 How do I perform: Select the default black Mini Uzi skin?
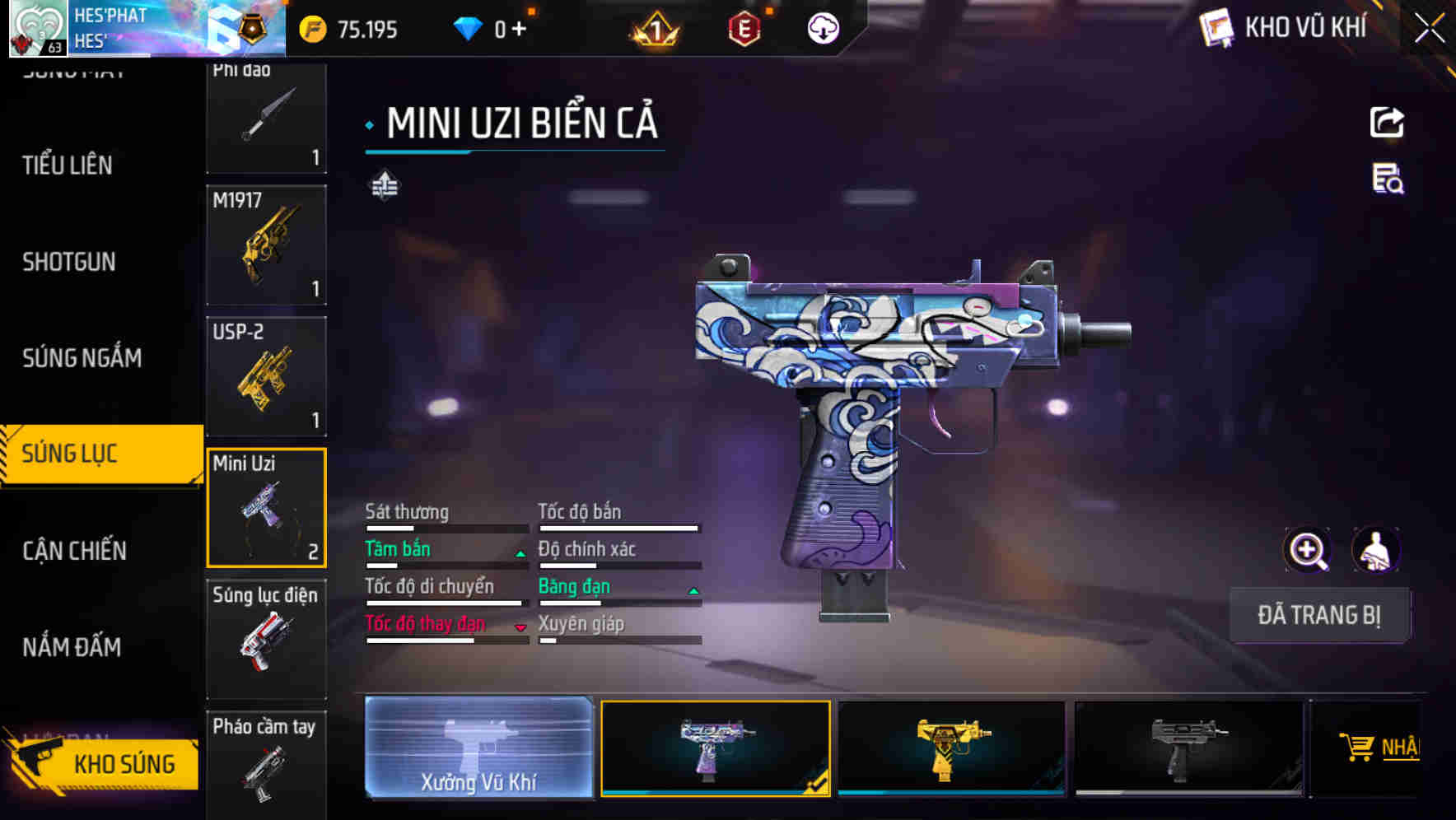[x=1188, y=748]
